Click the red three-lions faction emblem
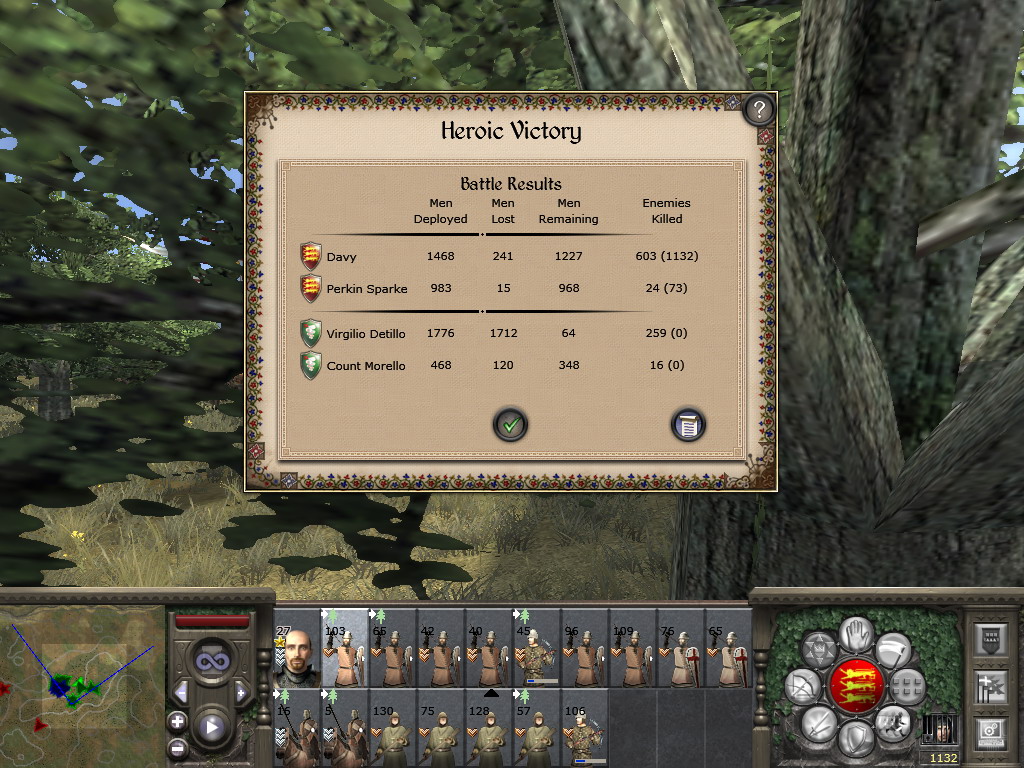 [857, 686]
